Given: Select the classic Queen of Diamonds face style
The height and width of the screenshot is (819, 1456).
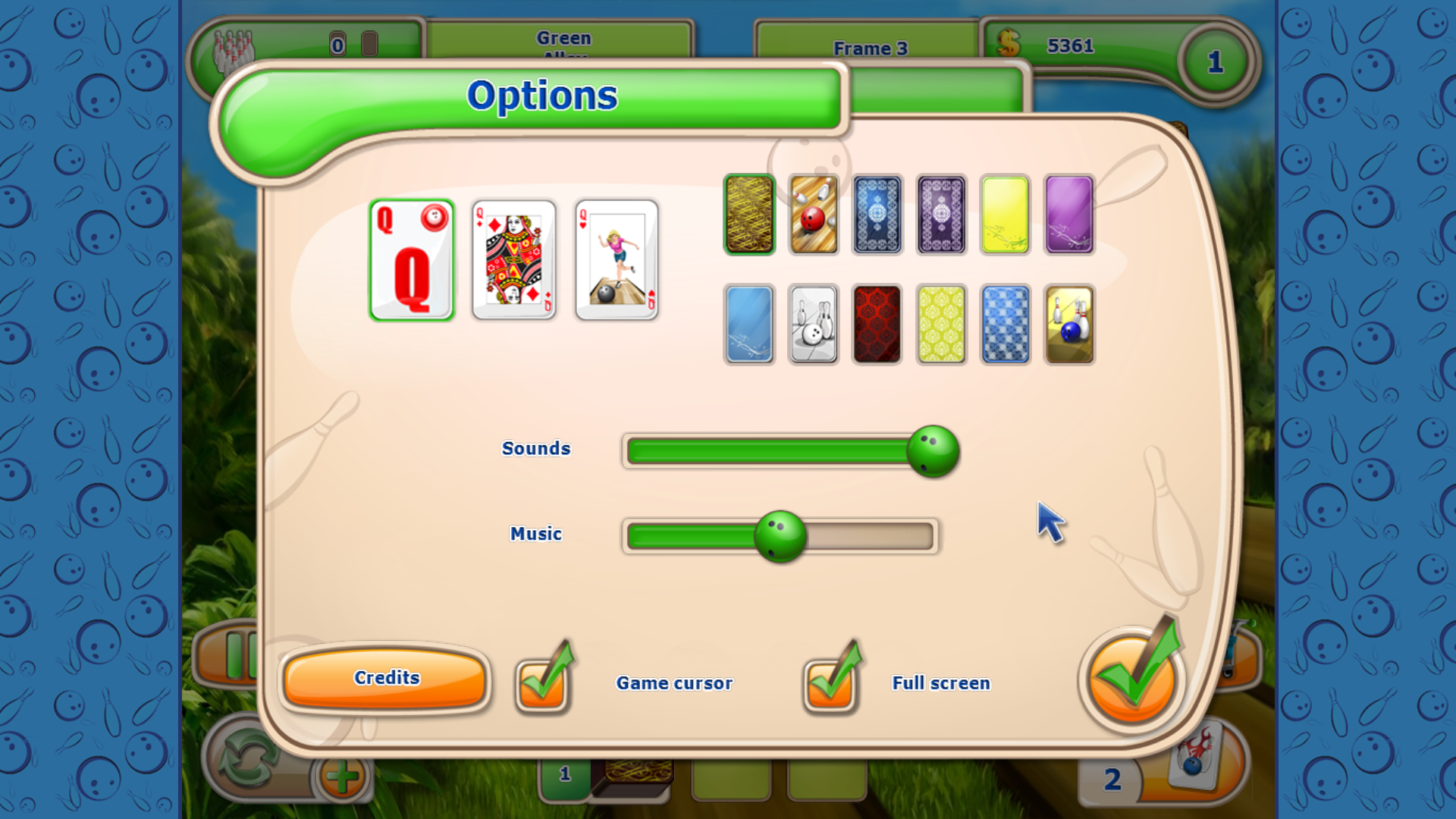Looking at the screenshot, I should (x=513, y=260).
